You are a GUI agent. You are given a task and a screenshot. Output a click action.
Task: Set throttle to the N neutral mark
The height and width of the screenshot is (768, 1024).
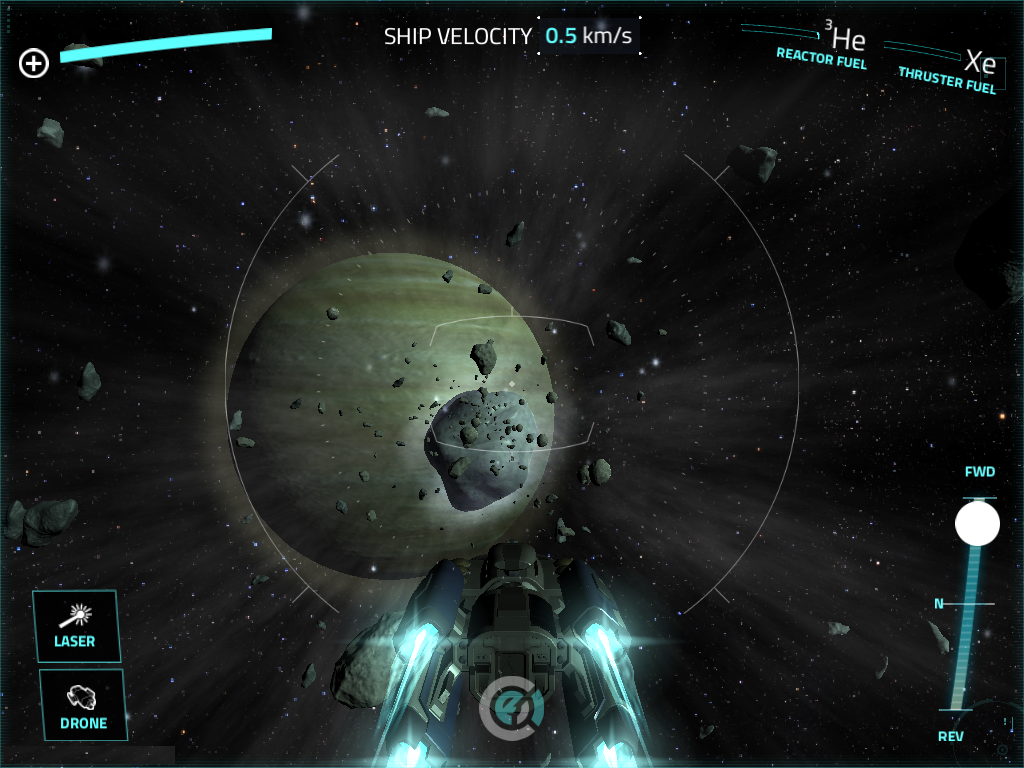pyautogui.click(x=965, y=604)
